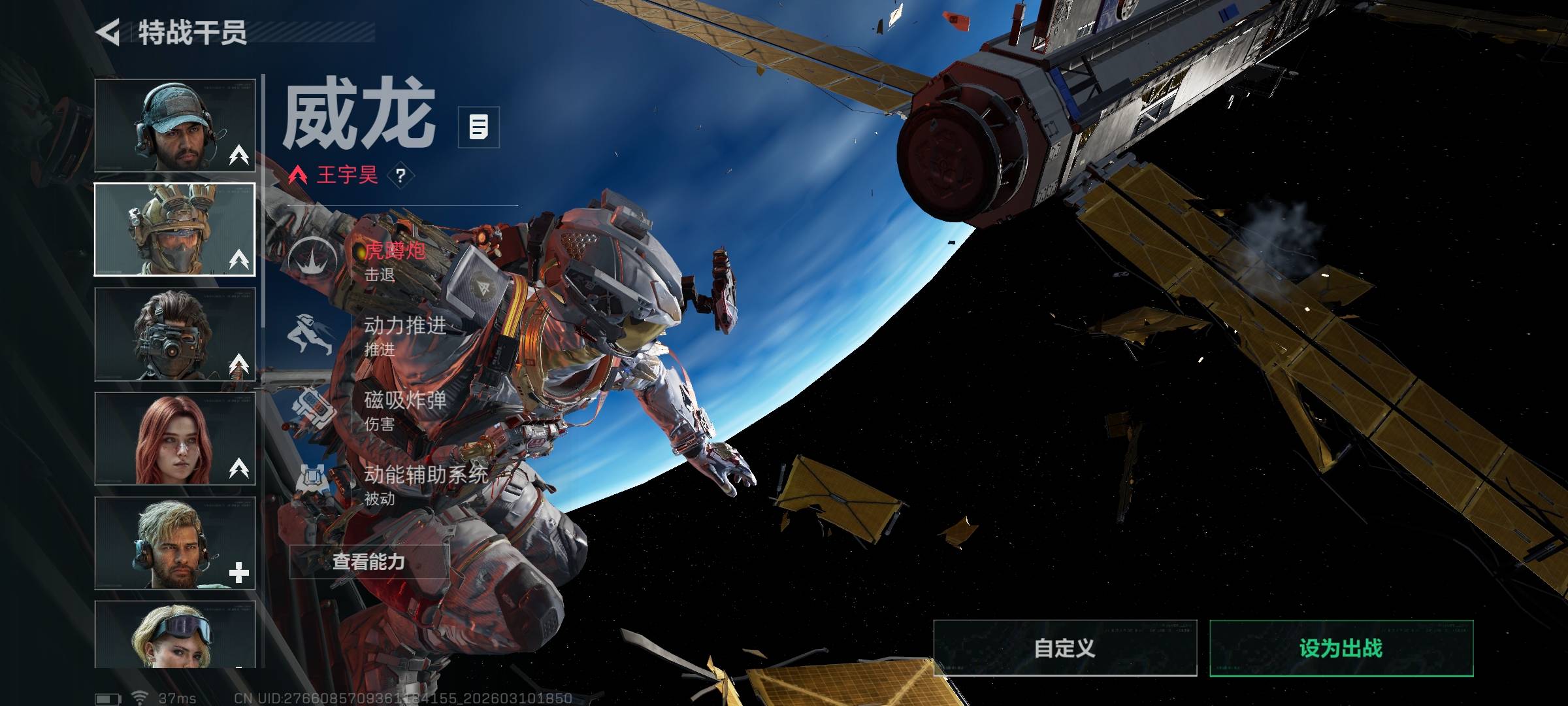Viewport: 1568px width, 706px height.
Task: Select the blond bearded operator with headset
Action: (174, 543)
